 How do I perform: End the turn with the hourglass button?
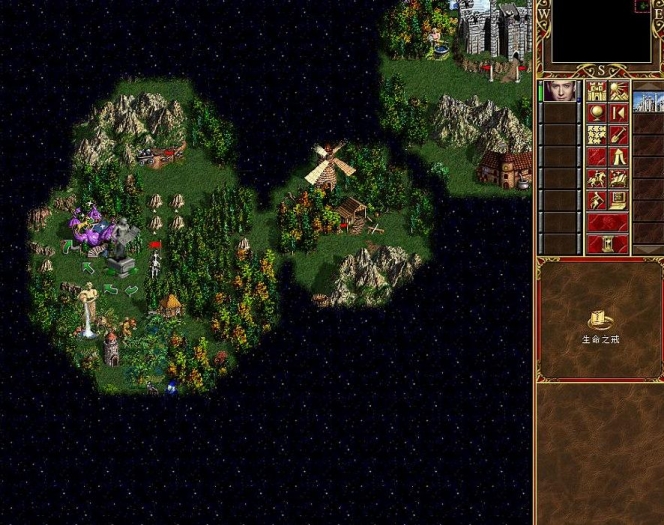pyautogui.click(x=608, y=244)
